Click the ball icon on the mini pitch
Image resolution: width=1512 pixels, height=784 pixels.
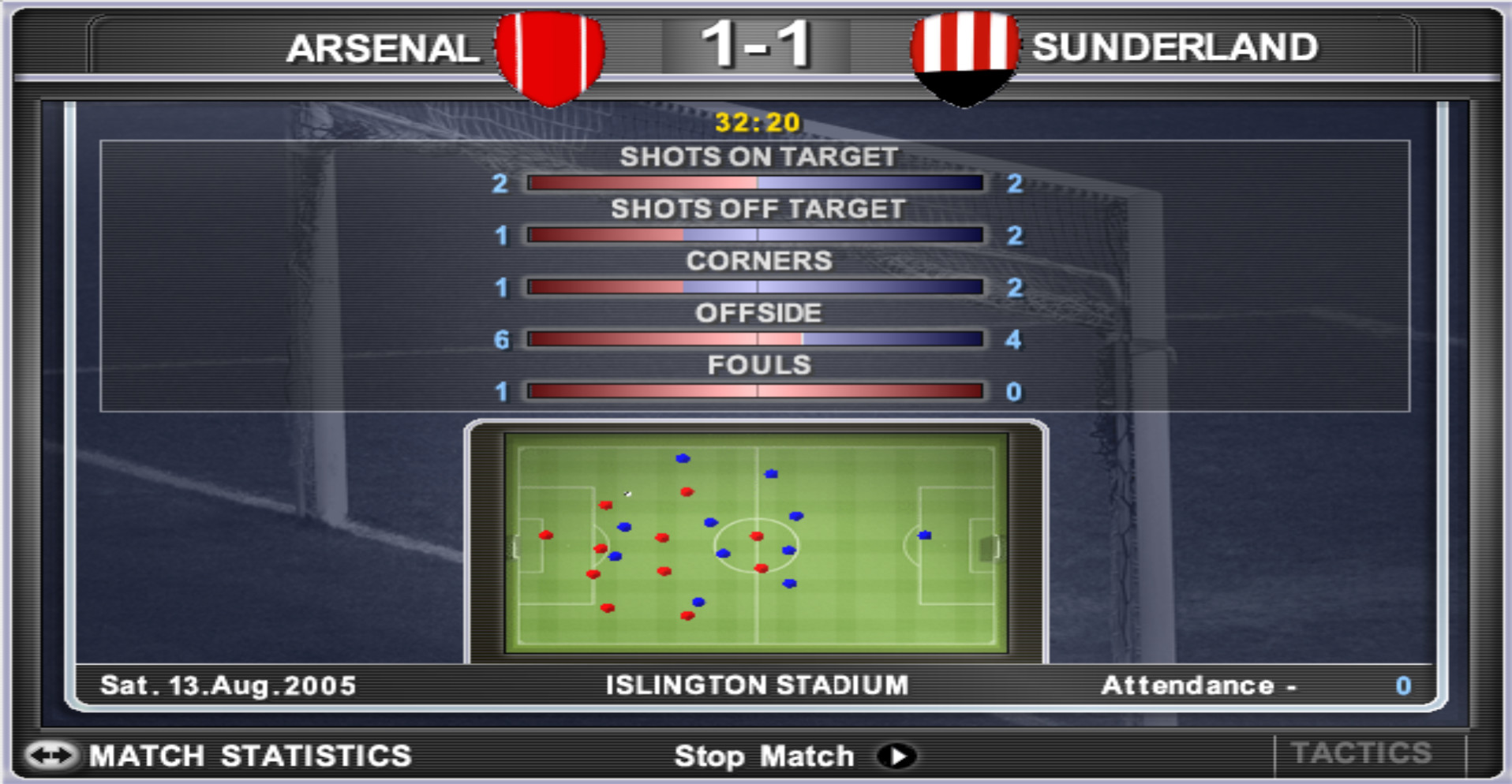pyautogui.click(x=626, y=492)
